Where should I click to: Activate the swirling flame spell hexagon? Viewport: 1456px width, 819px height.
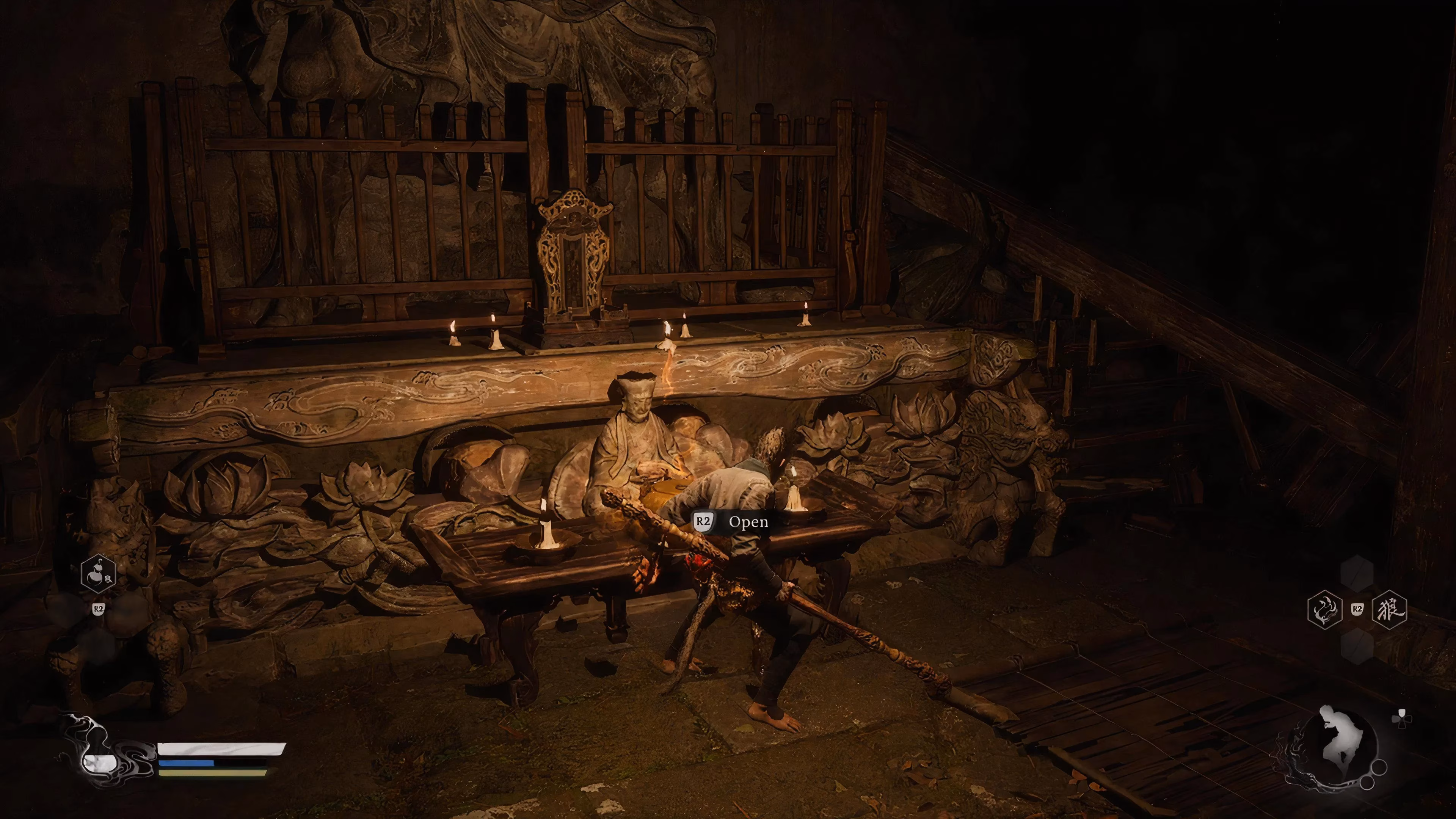(x=1326, y=610)
